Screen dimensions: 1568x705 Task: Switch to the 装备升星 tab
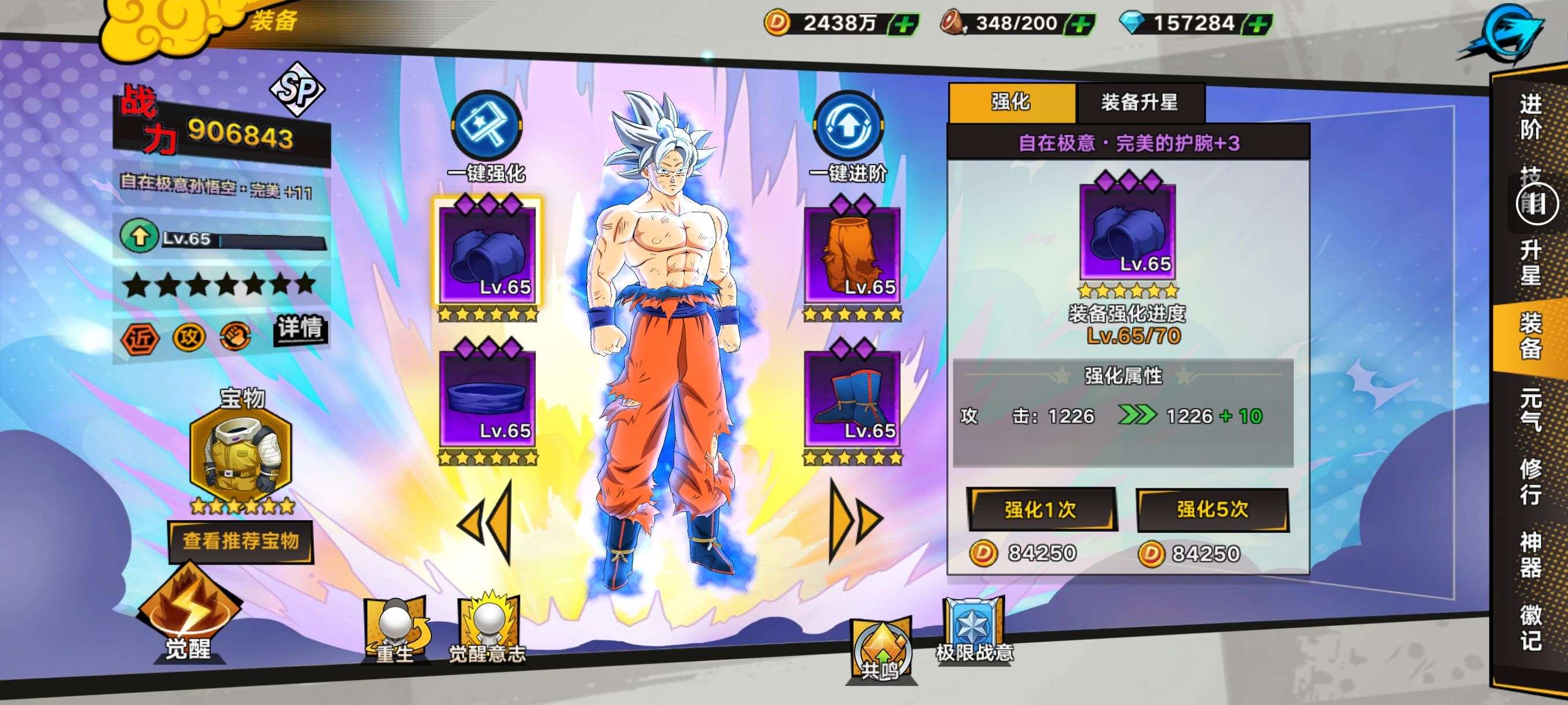(x=1139, y=102)
